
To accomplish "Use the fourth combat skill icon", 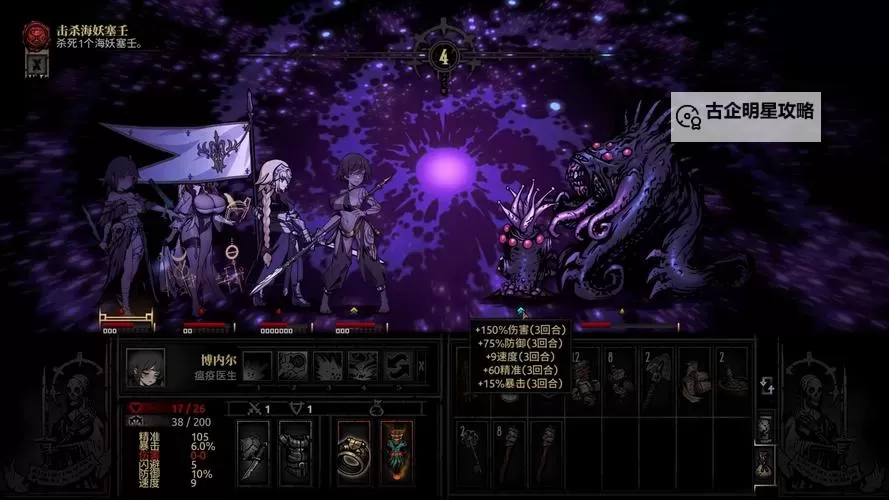I will click(363, 366).
